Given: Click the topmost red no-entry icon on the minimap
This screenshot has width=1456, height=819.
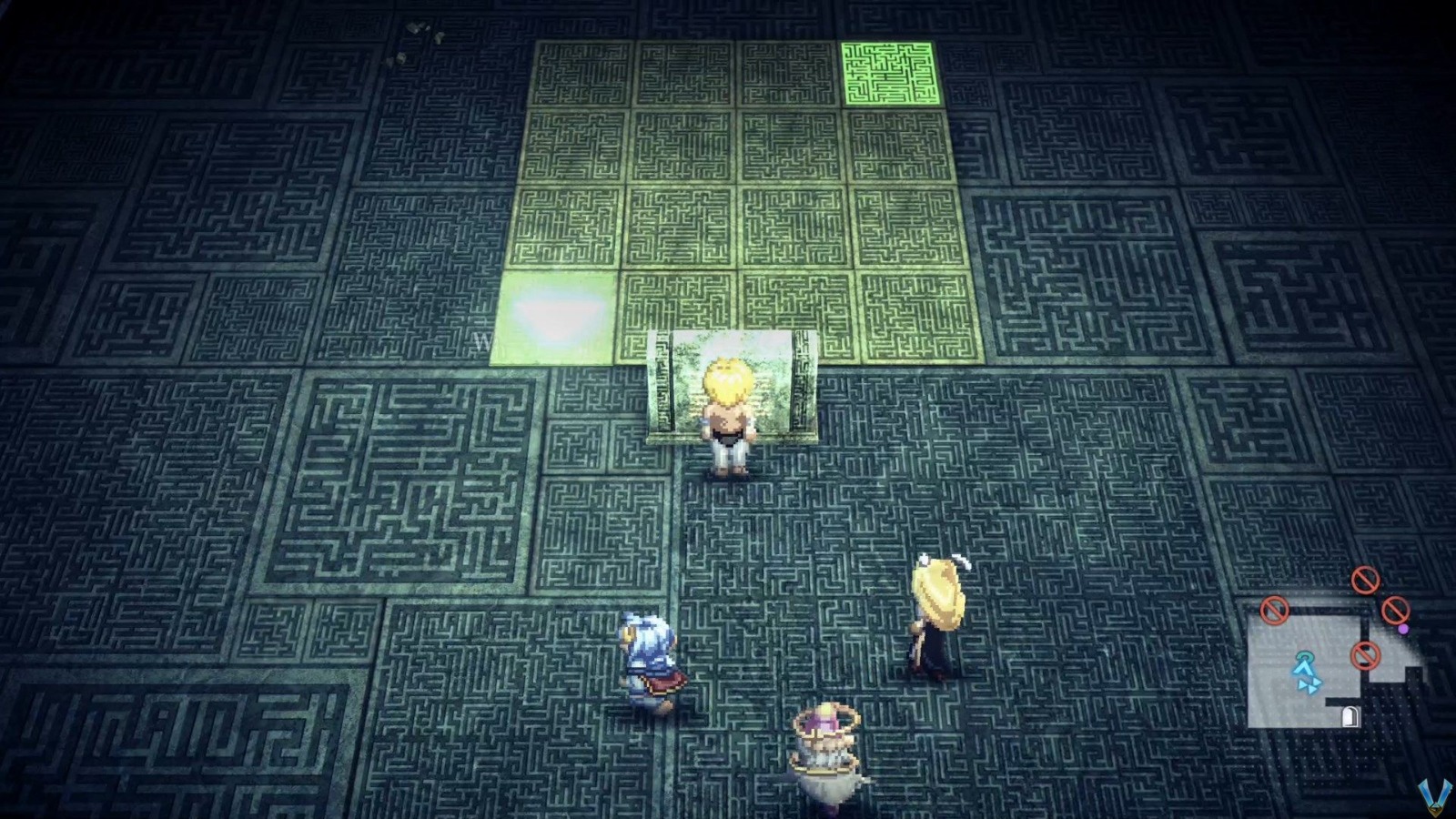Looking at the screenshot, I should (1366, 581).
